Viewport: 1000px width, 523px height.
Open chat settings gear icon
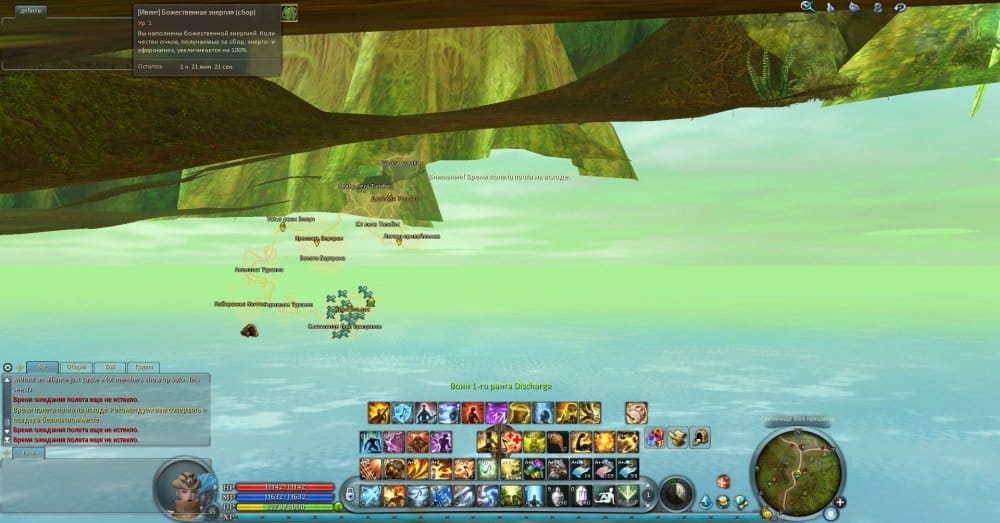pos(8,367)
